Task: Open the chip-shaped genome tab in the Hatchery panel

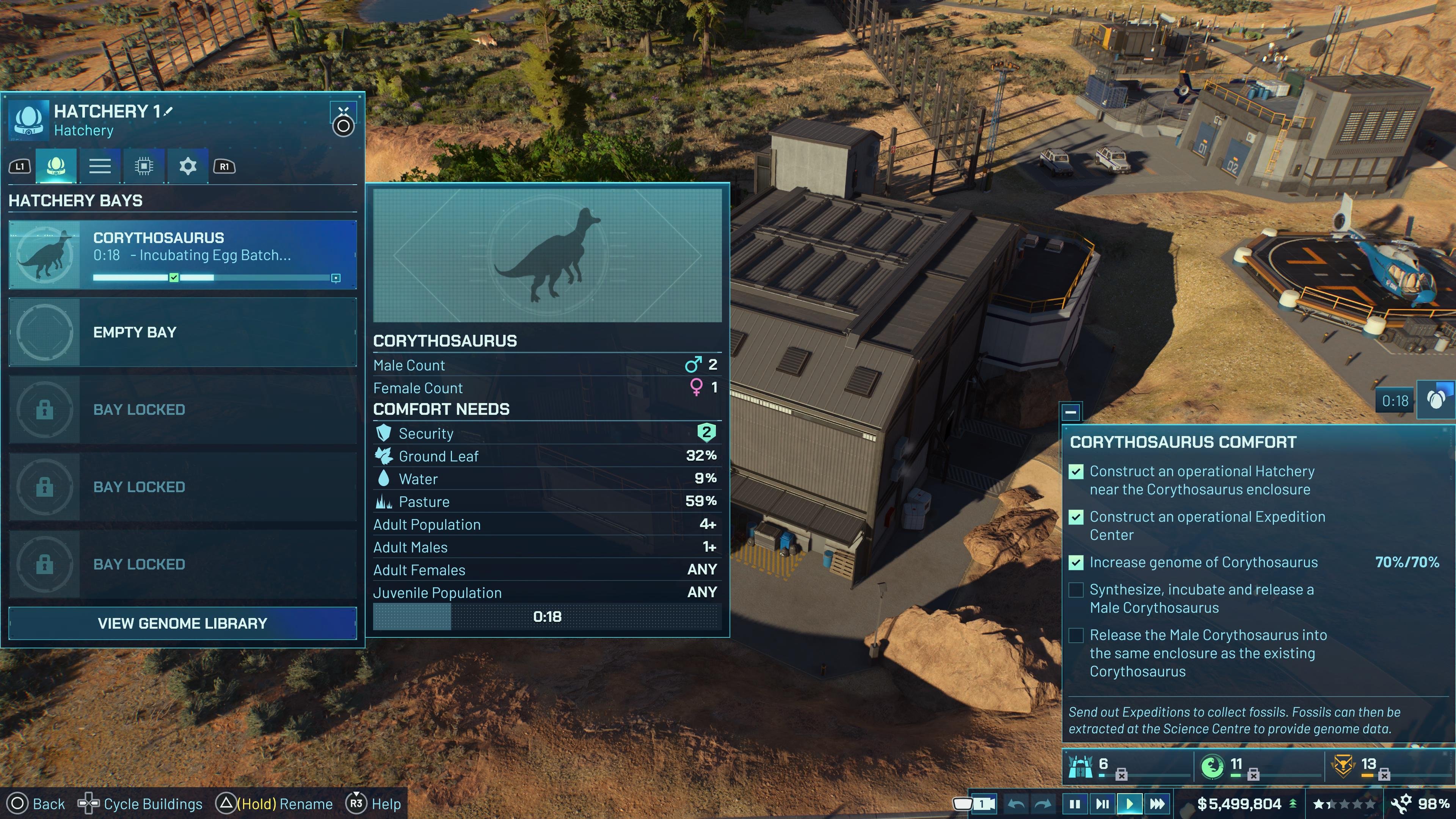Action: (144, 166)
